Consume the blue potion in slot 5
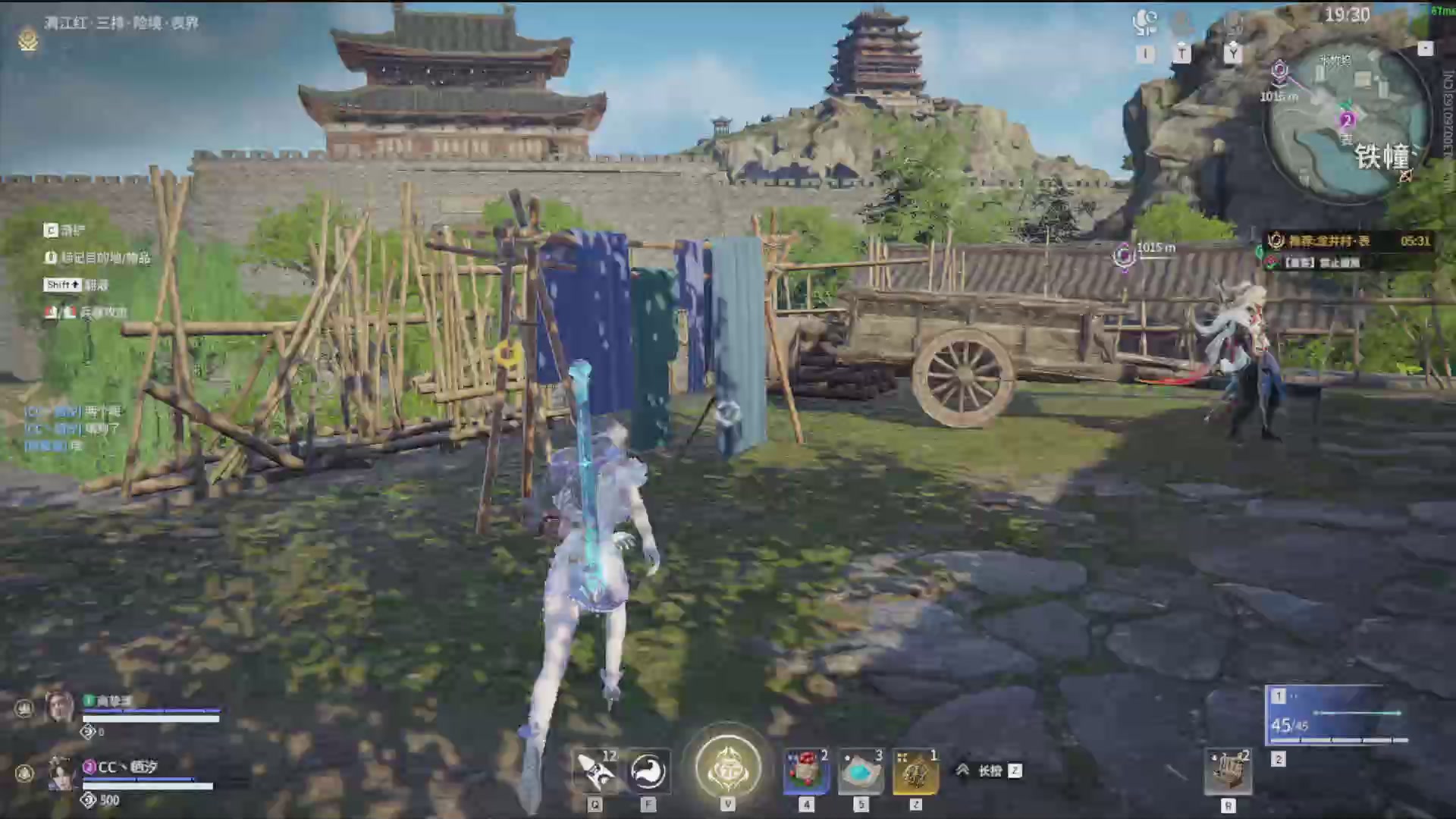The height and width of the screenshot is (819, 1456). tap(861, 770)
